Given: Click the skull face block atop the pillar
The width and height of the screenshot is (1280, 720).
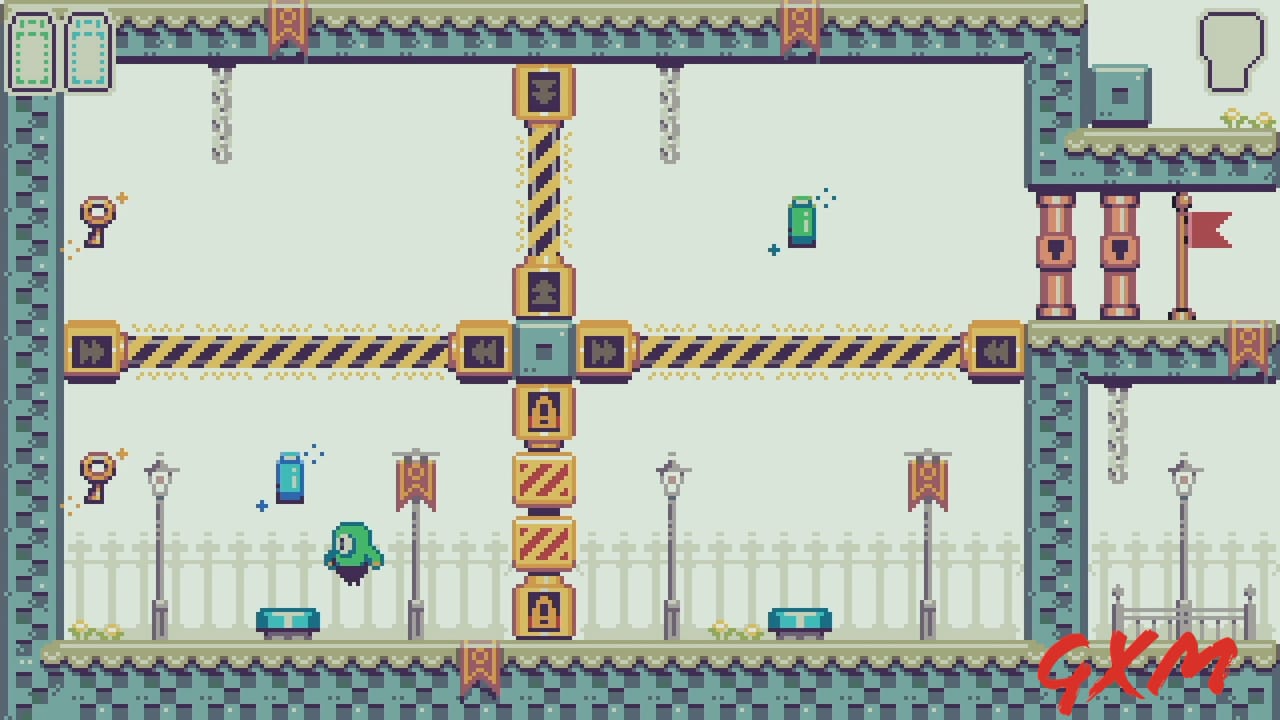Looking at the screenshot, I should (545, 90).
